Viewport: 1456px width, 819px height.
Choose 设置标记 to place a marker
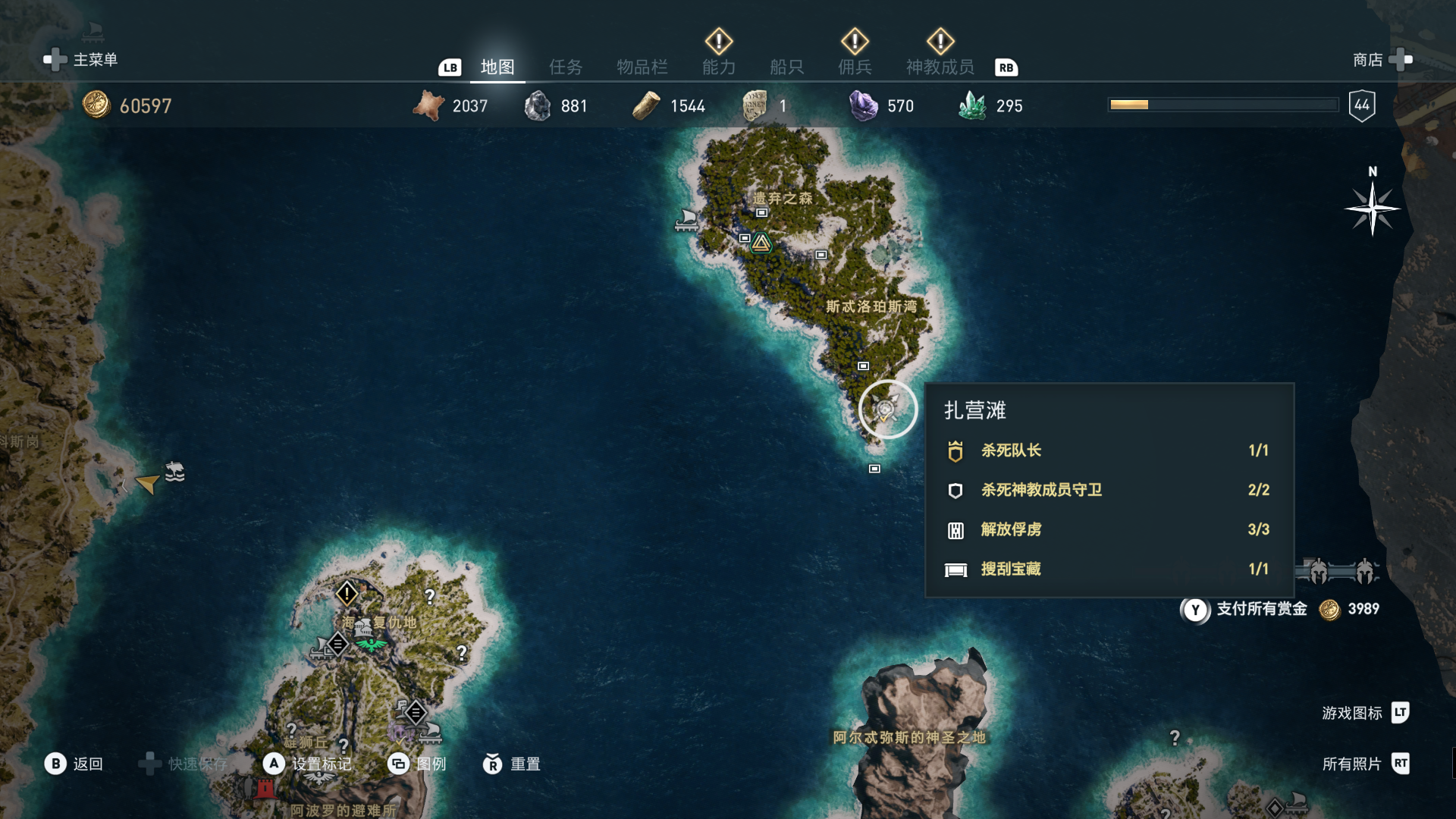(x=309, y=764)
